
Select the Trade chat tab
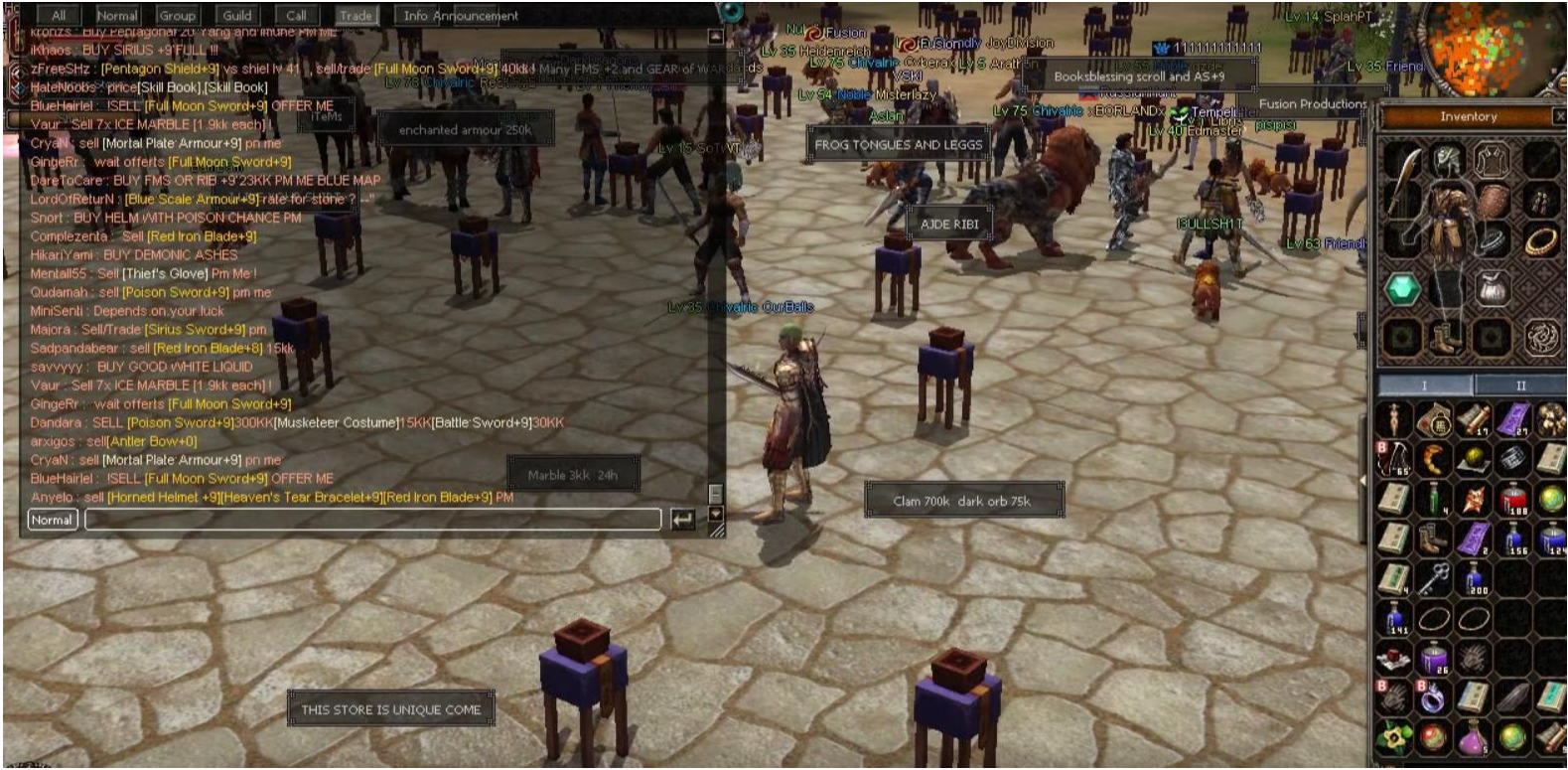point(356,15)
